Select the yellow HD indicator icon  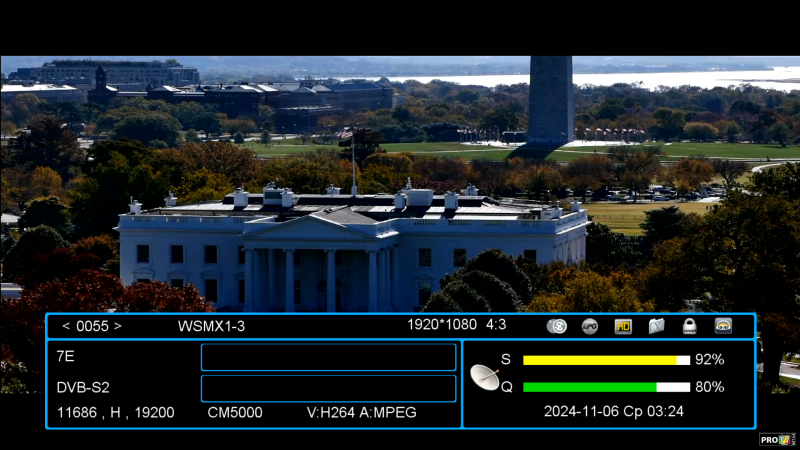[623, 326]
